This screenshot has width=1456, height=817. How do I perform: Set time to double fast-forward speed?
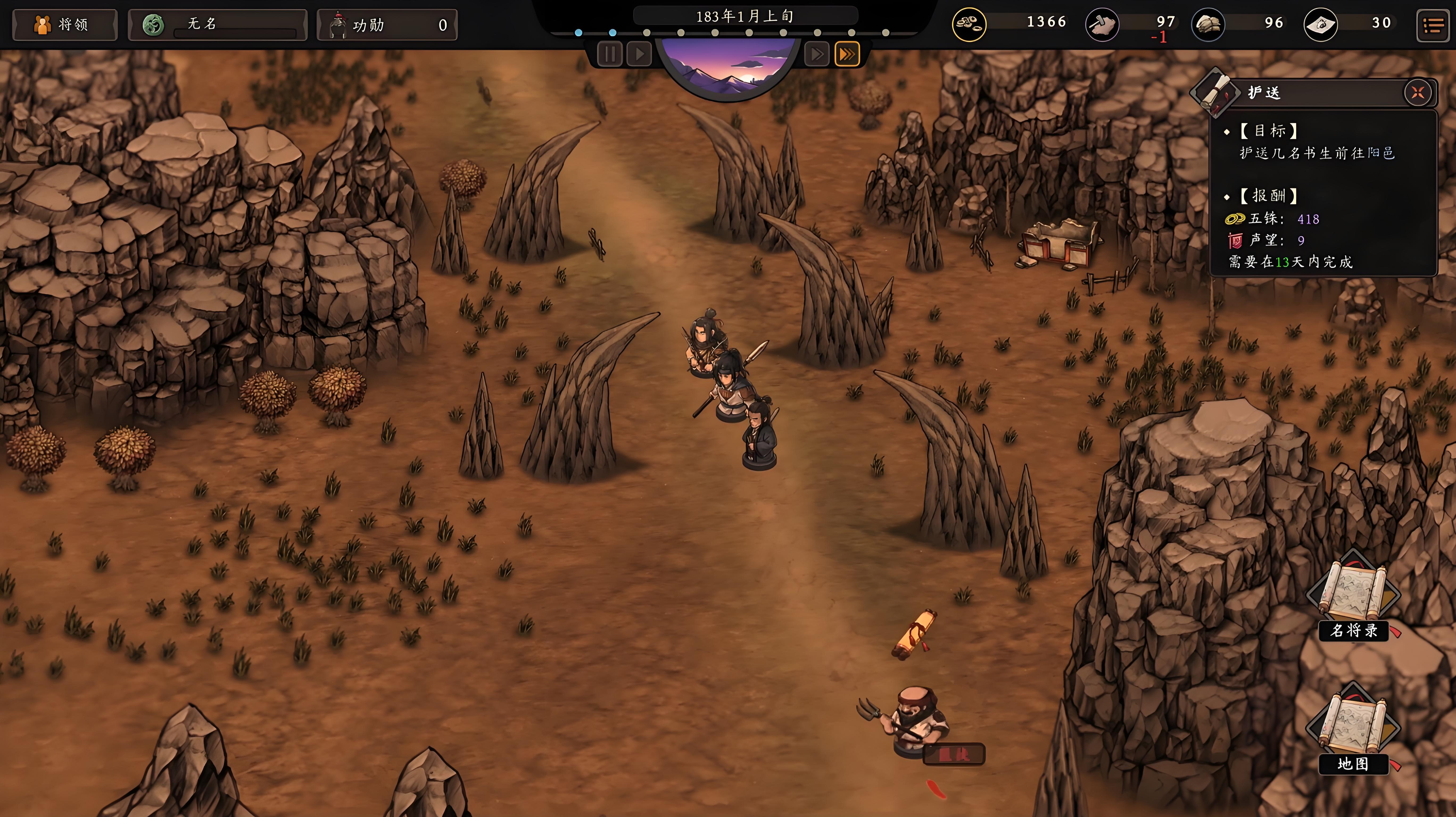(816, 54)
